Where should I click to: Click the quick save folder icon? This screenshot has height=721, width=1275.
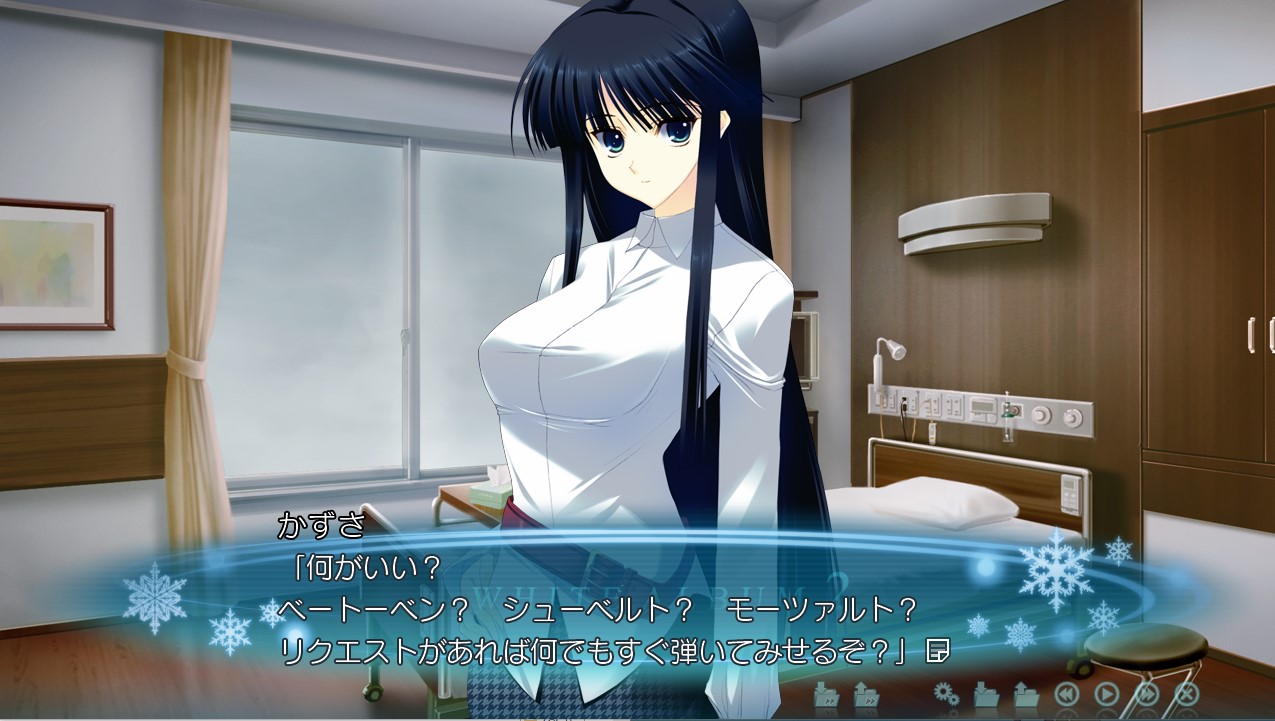pos(826,692)
